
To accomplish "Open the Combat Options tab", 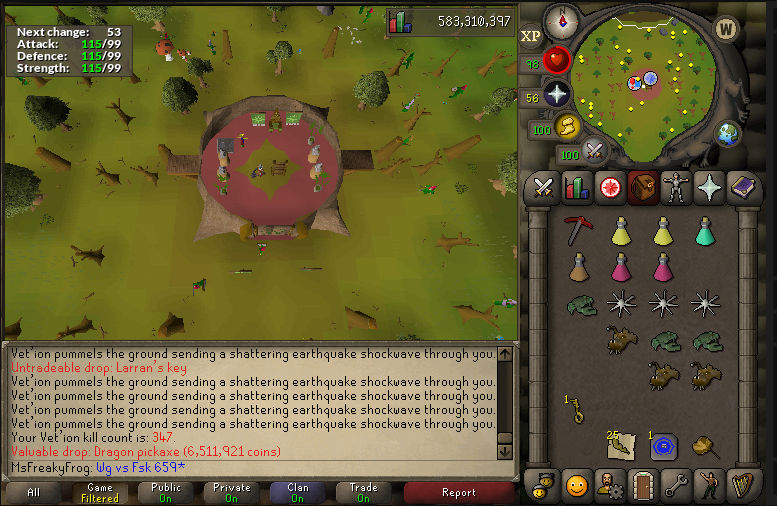I will (543, 187).
